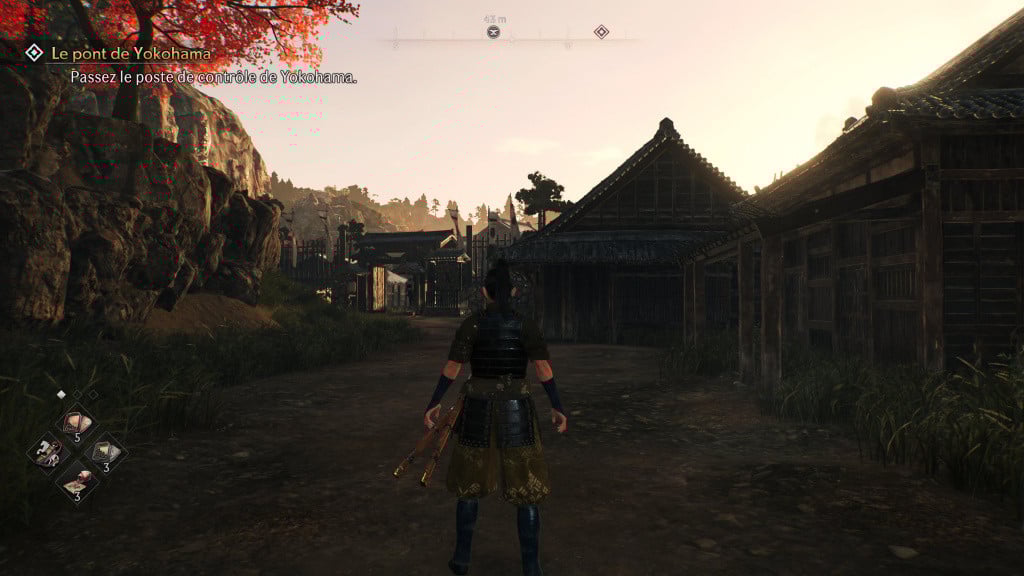Click the crossed-swords marker on the compass

pos(493,32)
